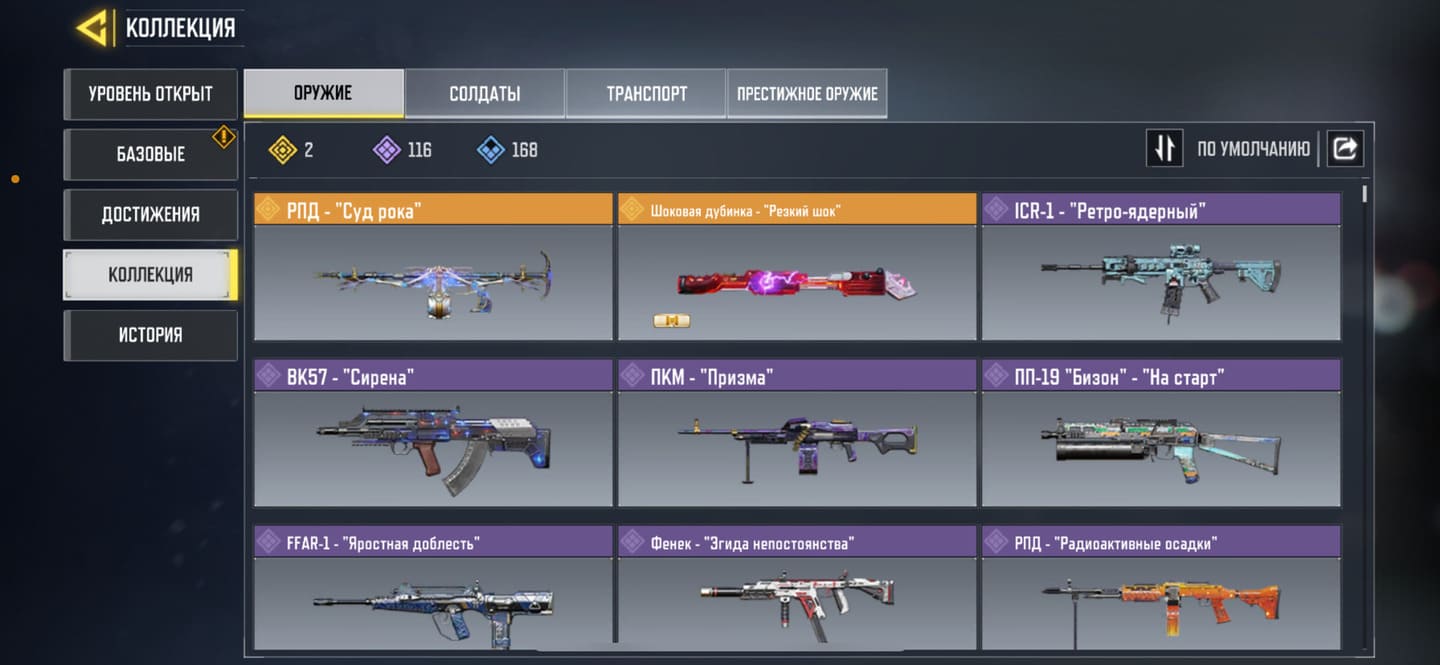Go back using the yellow arrow button

[93, 27]
